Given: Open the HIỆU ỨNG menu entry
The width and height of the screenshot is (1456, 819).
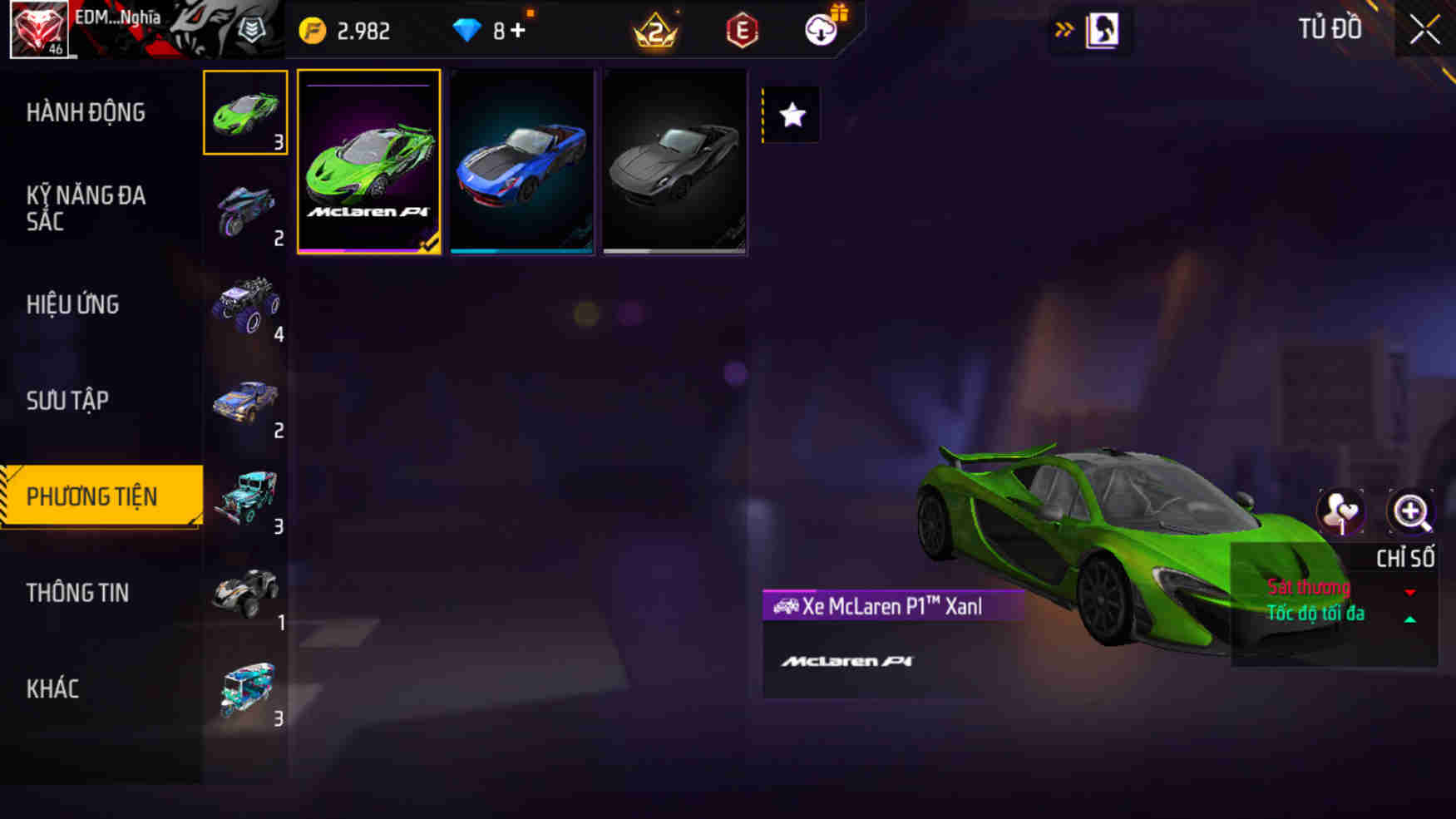Looking at the screenshot, I should 74,304.
